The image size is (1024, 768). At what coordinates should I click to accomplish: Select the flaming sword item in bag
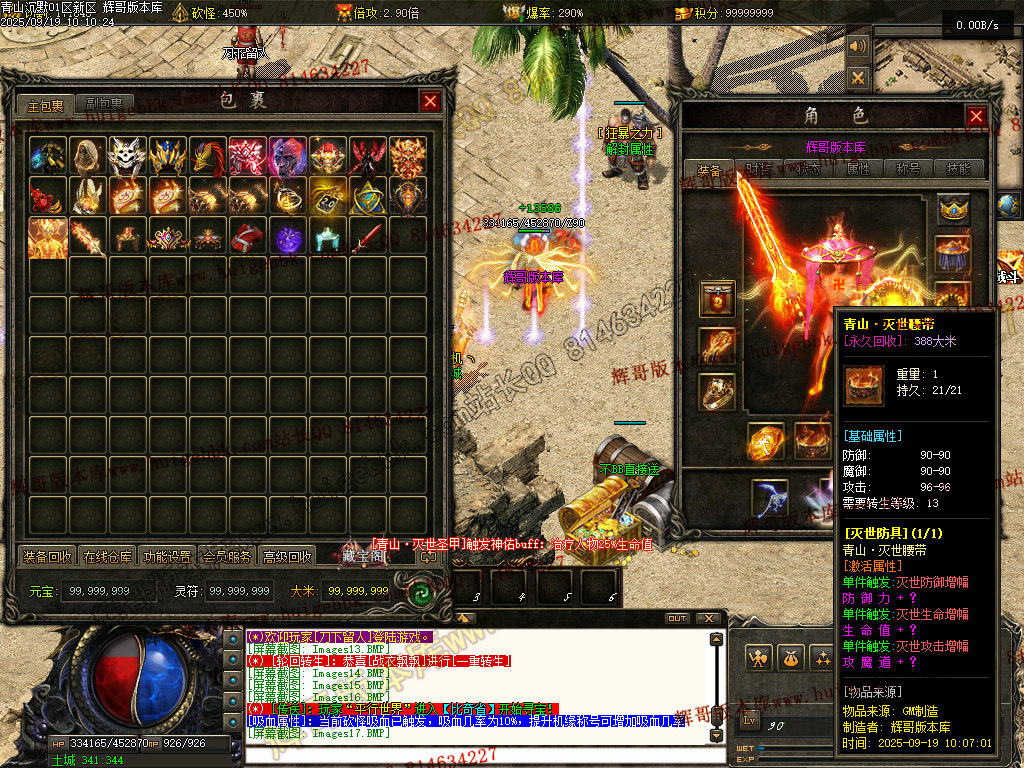(x=88, y=238)
